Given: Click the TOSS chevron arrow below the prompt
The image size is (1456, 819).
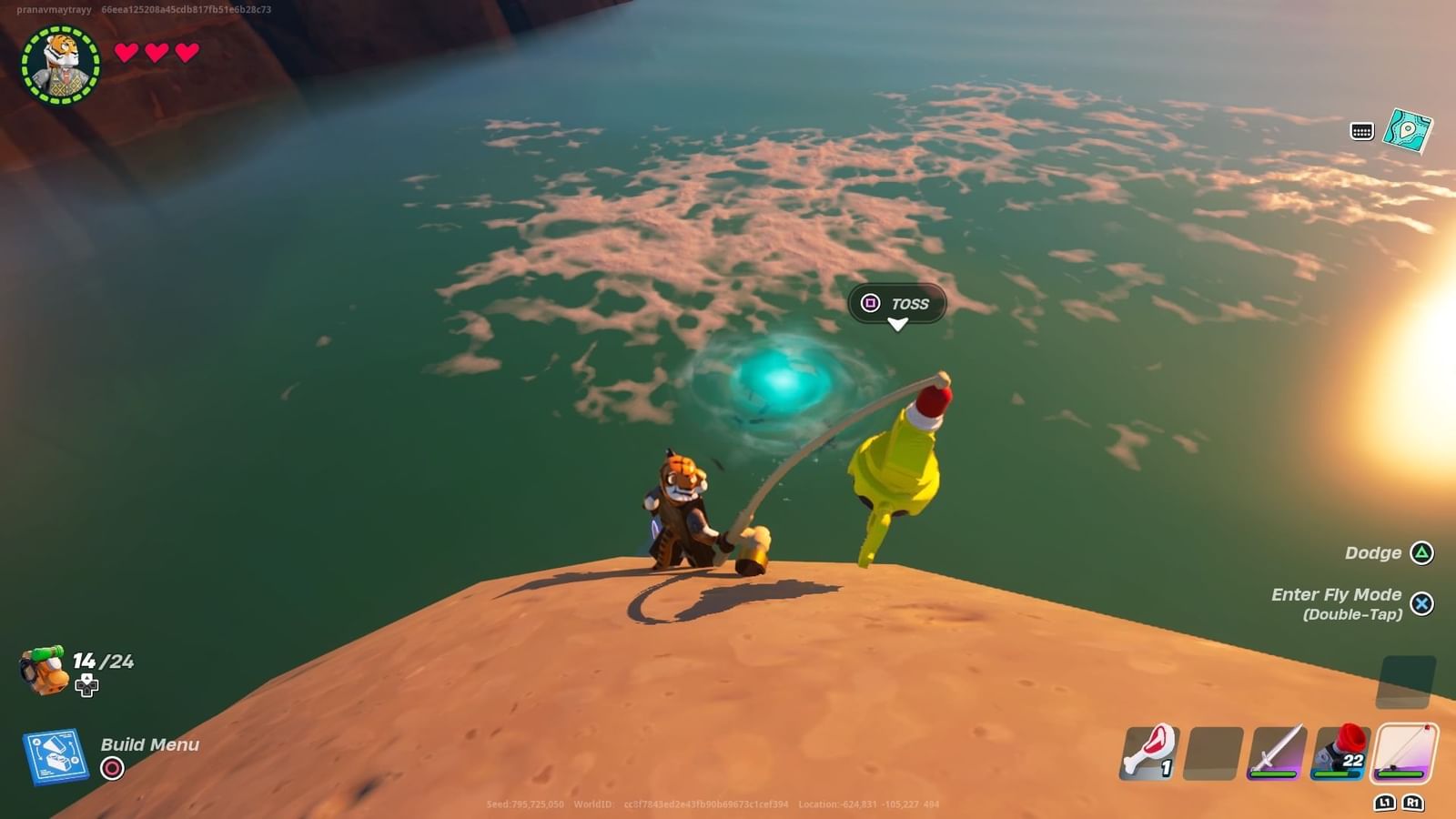Looking at the screenshot, I should point(896,324).
